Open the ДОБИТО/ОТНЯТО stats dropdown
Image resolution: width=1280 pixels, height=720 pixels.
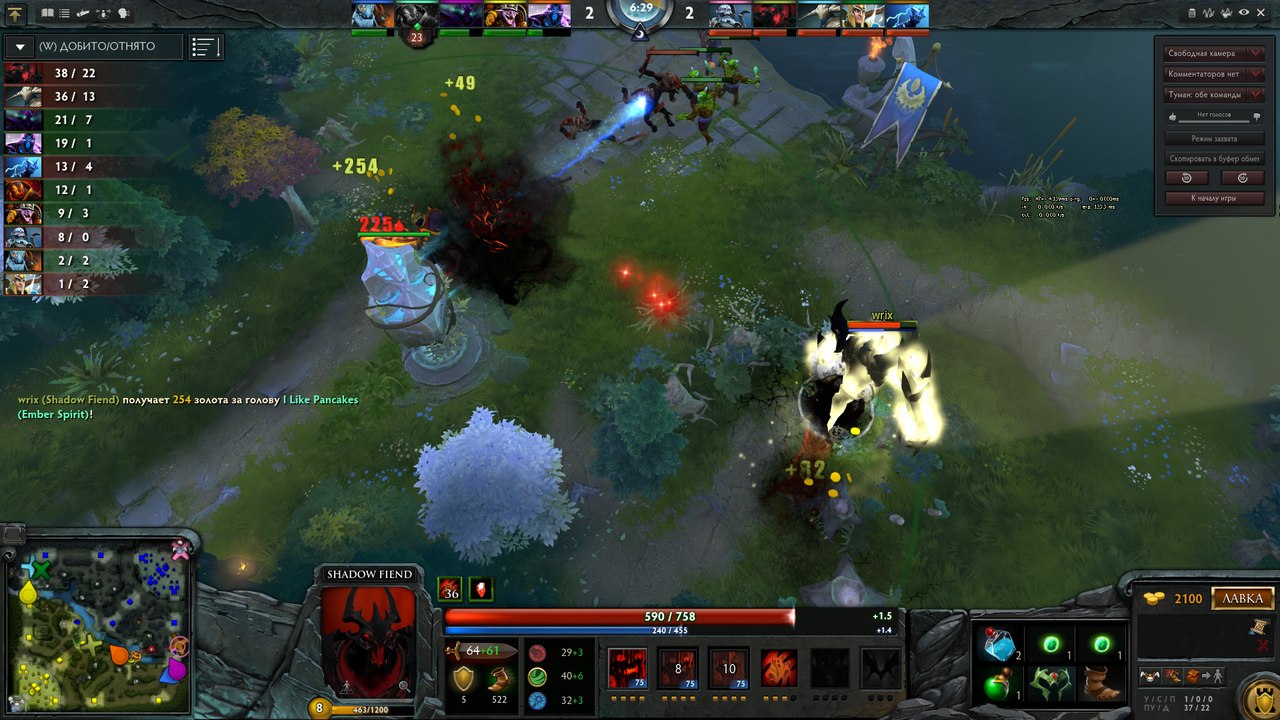click(x=95, y=47)
